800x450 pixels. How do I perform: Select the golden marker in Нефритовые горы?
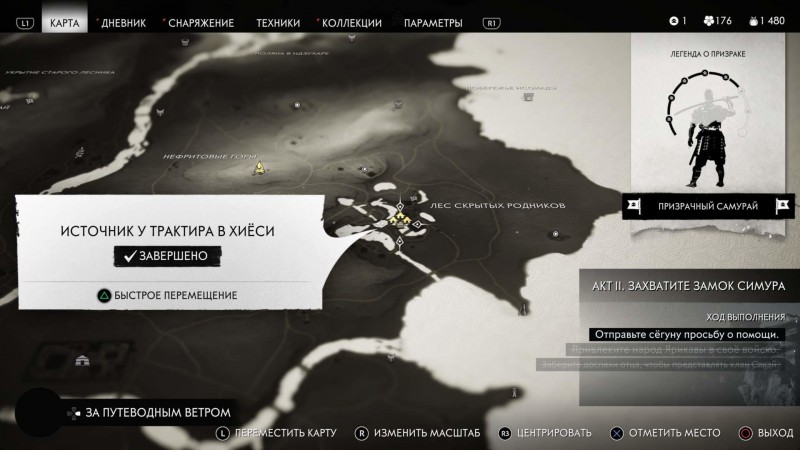click(x=259, y=168)
